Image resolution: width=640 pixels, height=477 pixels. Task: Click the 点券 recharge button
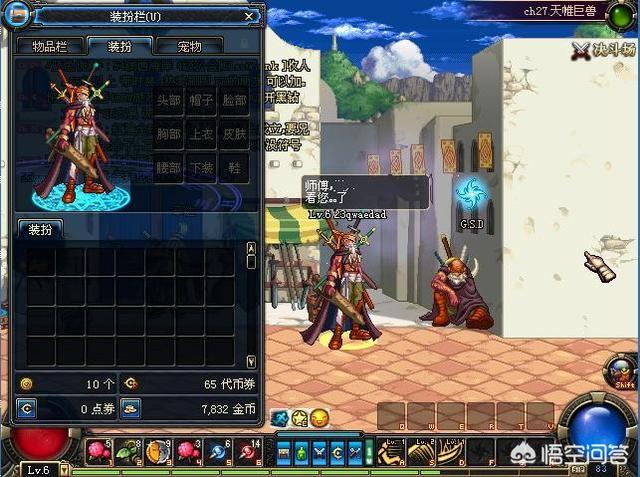click(x=27, y=408)
